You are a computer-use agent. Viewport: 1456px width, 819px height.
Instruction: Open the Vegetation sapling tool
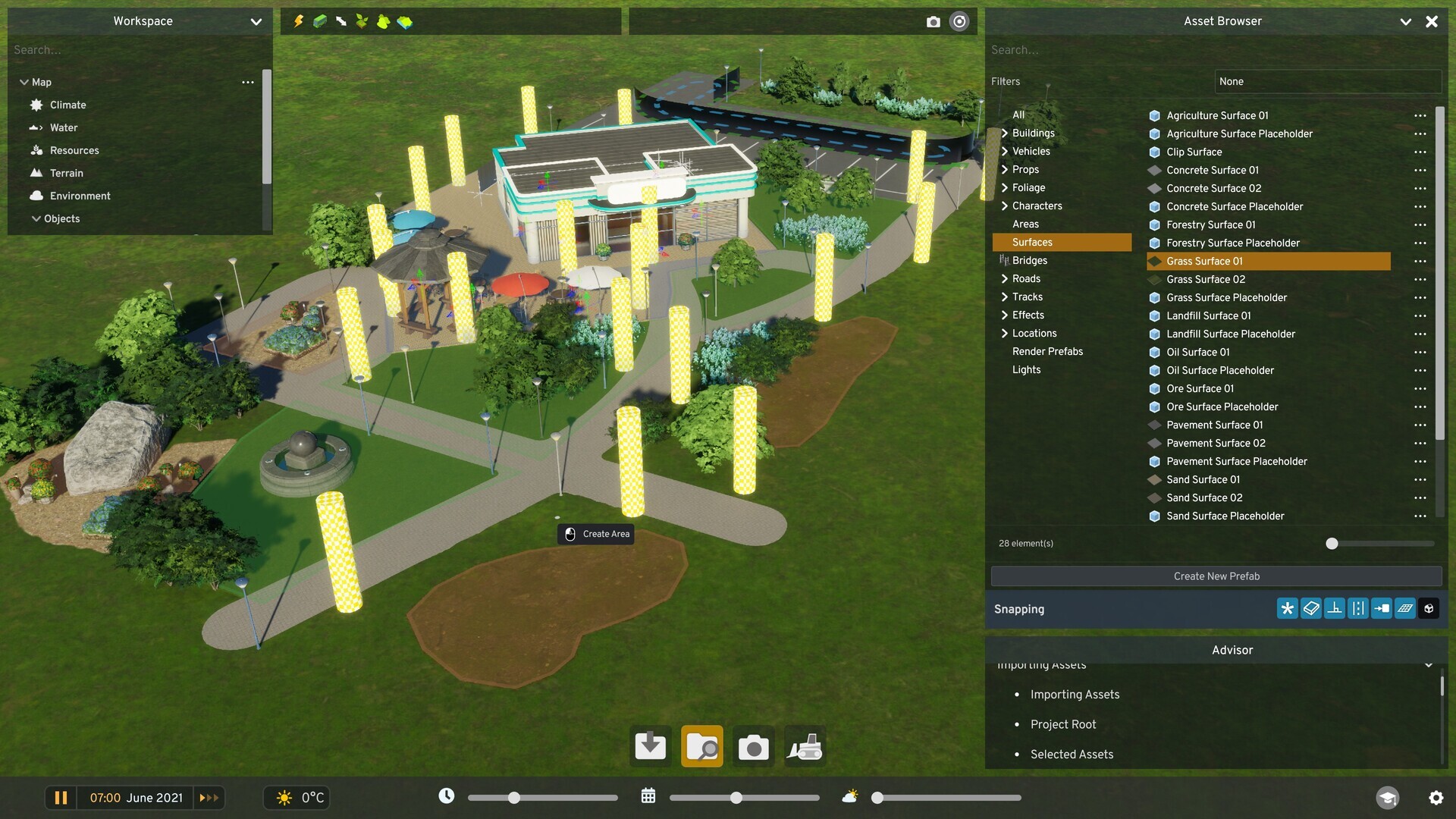362,21
